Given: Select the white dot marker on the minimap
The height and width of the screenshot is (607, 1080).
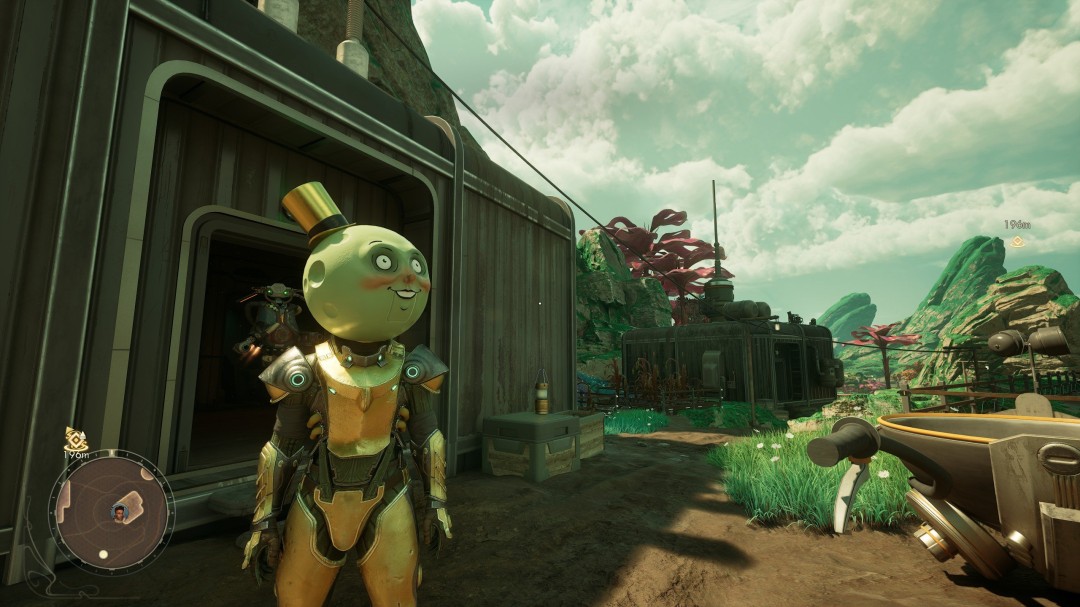Looking at the screenshot, I should (103, 554).
